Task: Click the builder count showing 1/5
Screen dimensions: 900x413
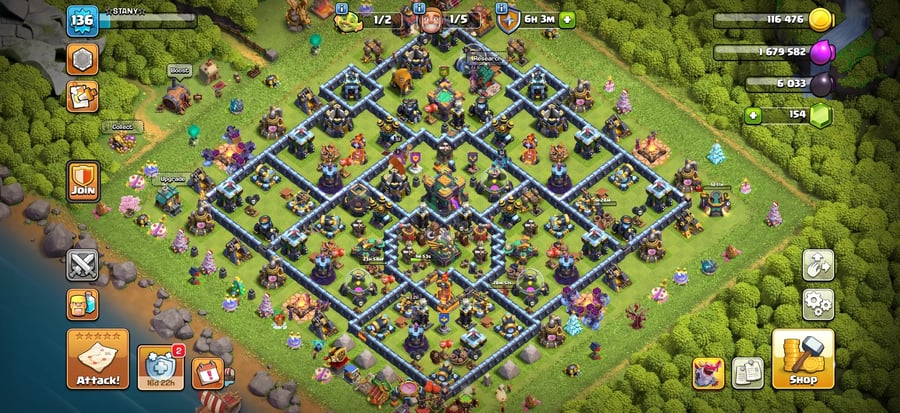Action: (x=457, y=18)
